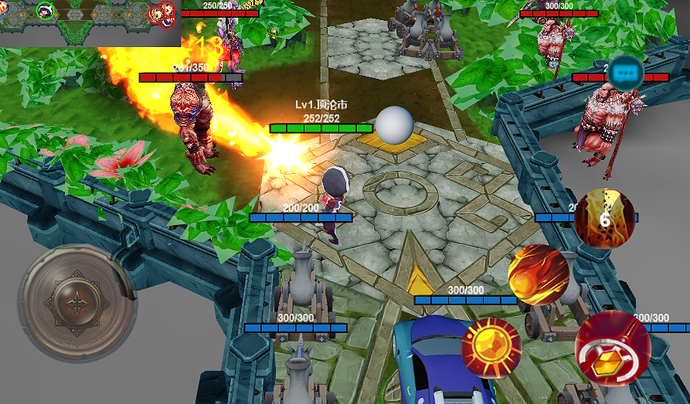Select the flame skill on cooldown 6
Viewport: 690px width, 404px height.
pyautogui.click(x=604, y=218)
